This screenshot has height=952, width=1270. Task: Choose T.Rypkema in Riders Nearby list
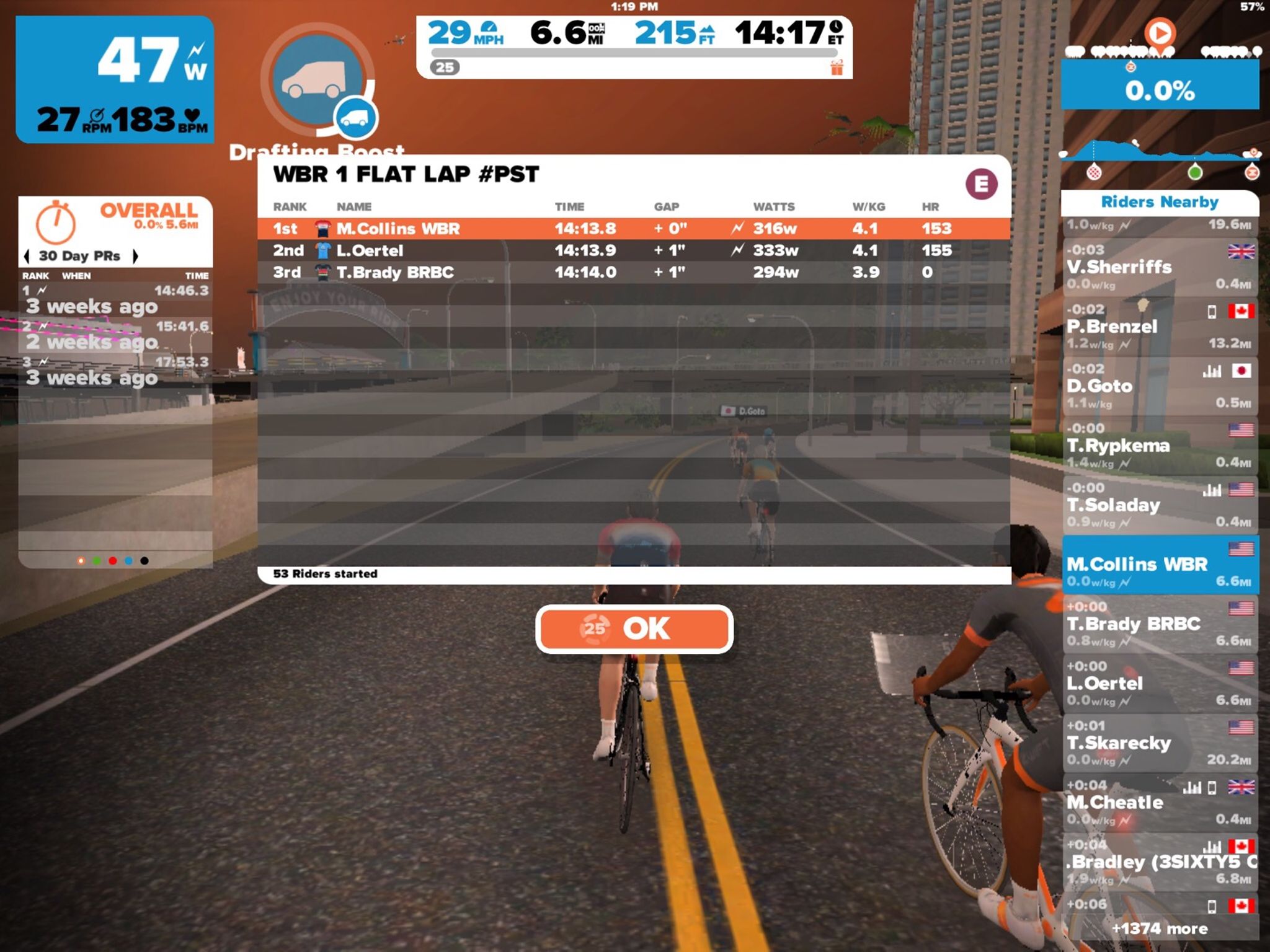pos(1159,446)
